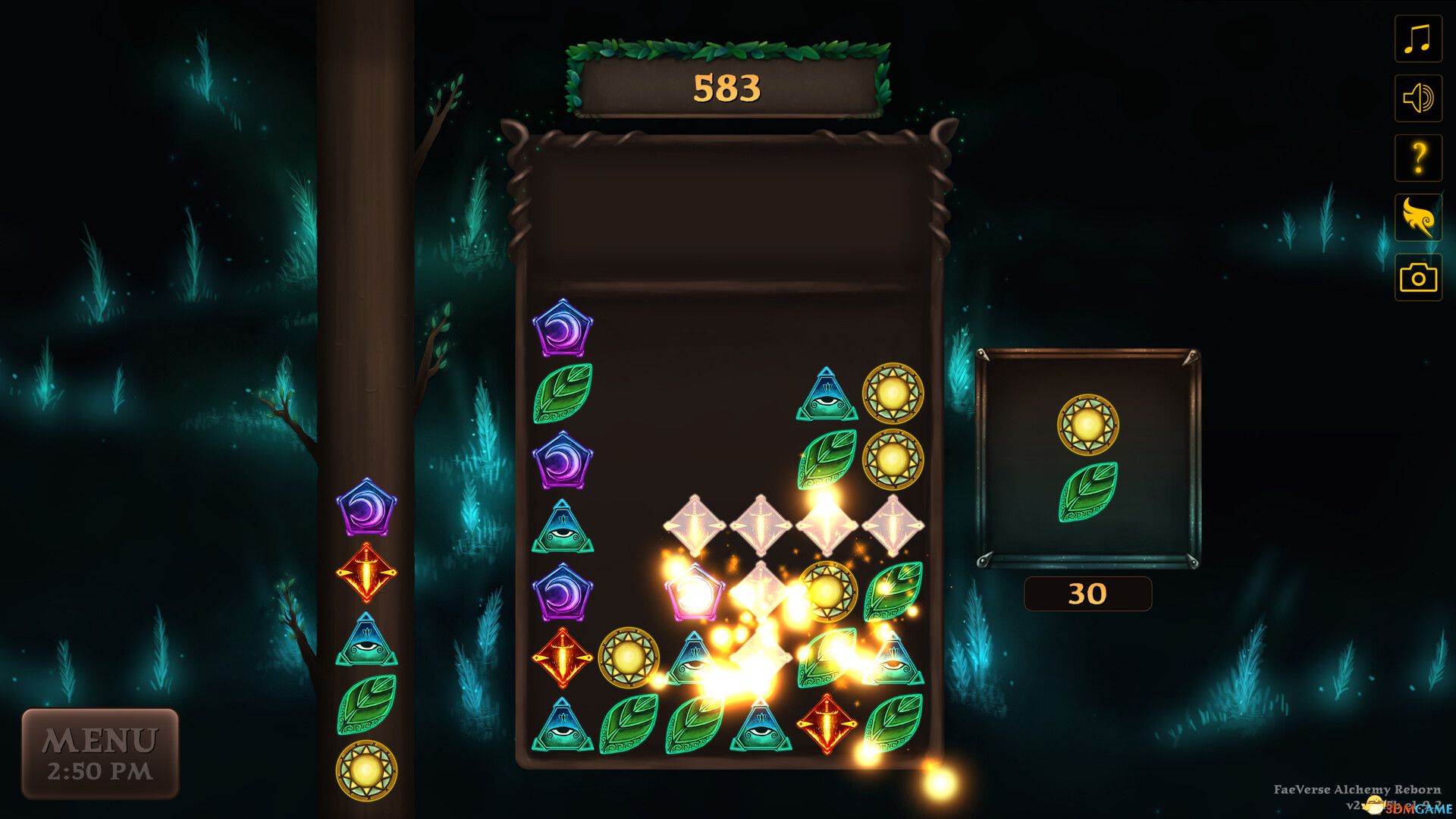The width and height of the screenshot is (1456, 819).
Task: Open help via the question mark icon
Action: coord(1417,156)
